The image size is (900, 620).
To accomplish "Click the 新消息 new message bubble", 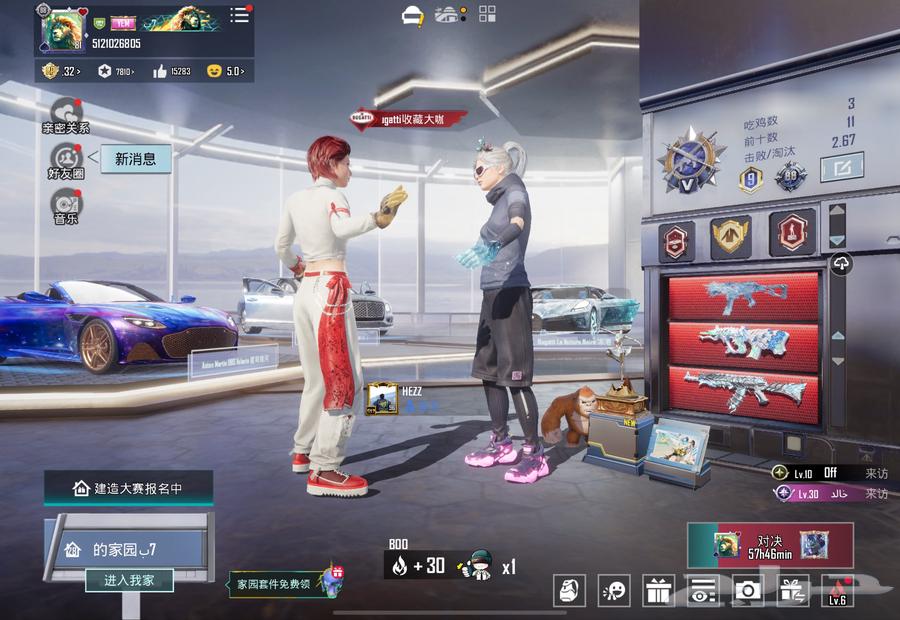I will click(x=136, y=158).
